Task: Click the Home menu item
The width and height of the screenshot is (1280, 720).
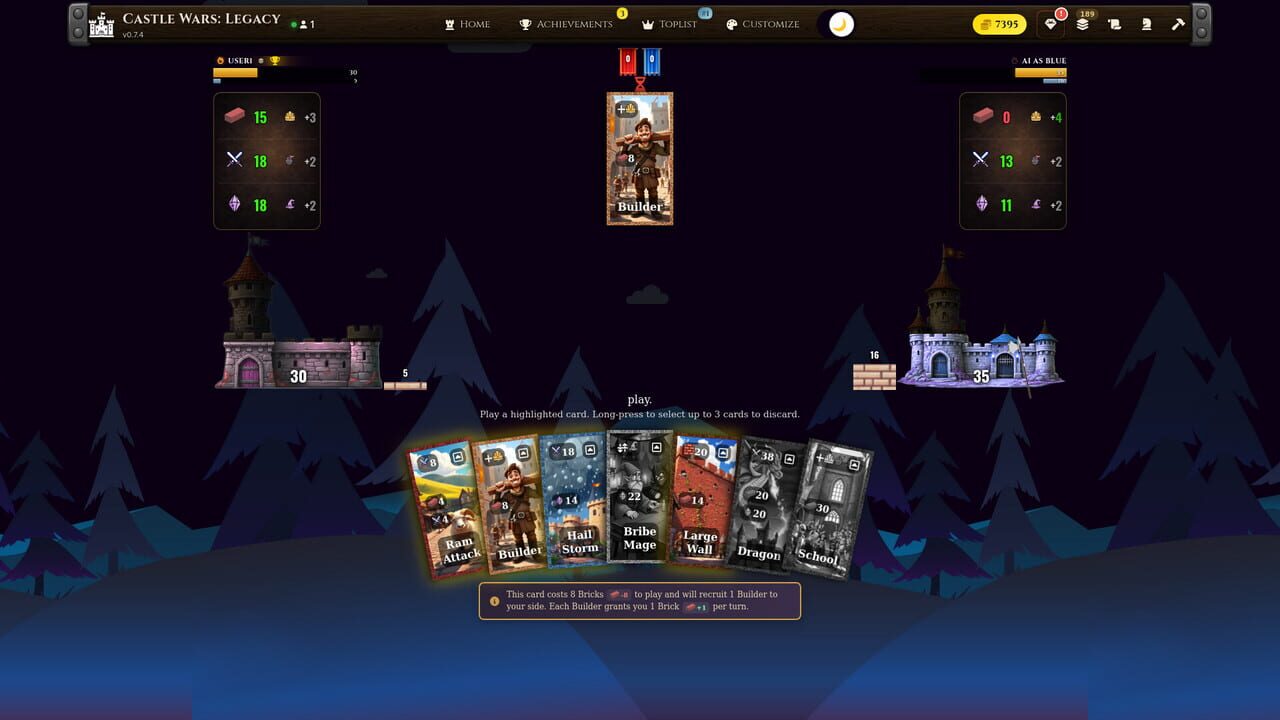Action: pos(467,24)
